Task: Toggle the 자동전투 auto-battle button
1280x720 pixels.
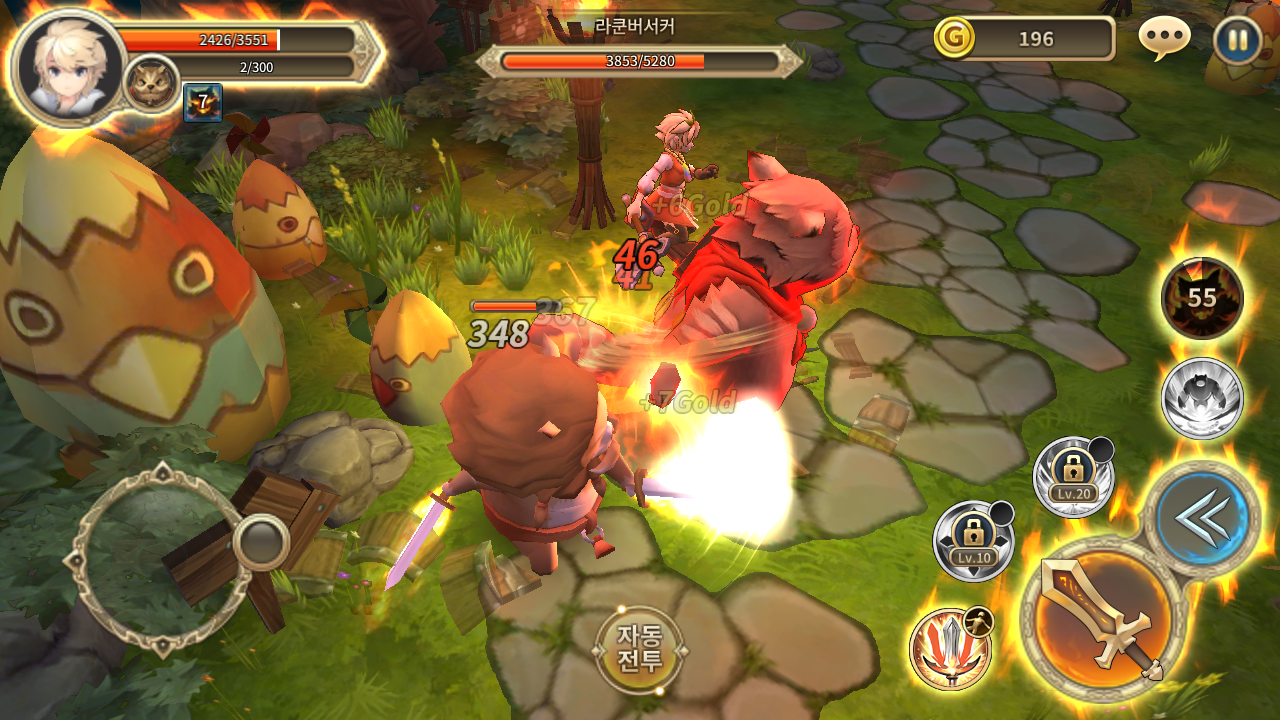Action: click(x=640, y=648)
